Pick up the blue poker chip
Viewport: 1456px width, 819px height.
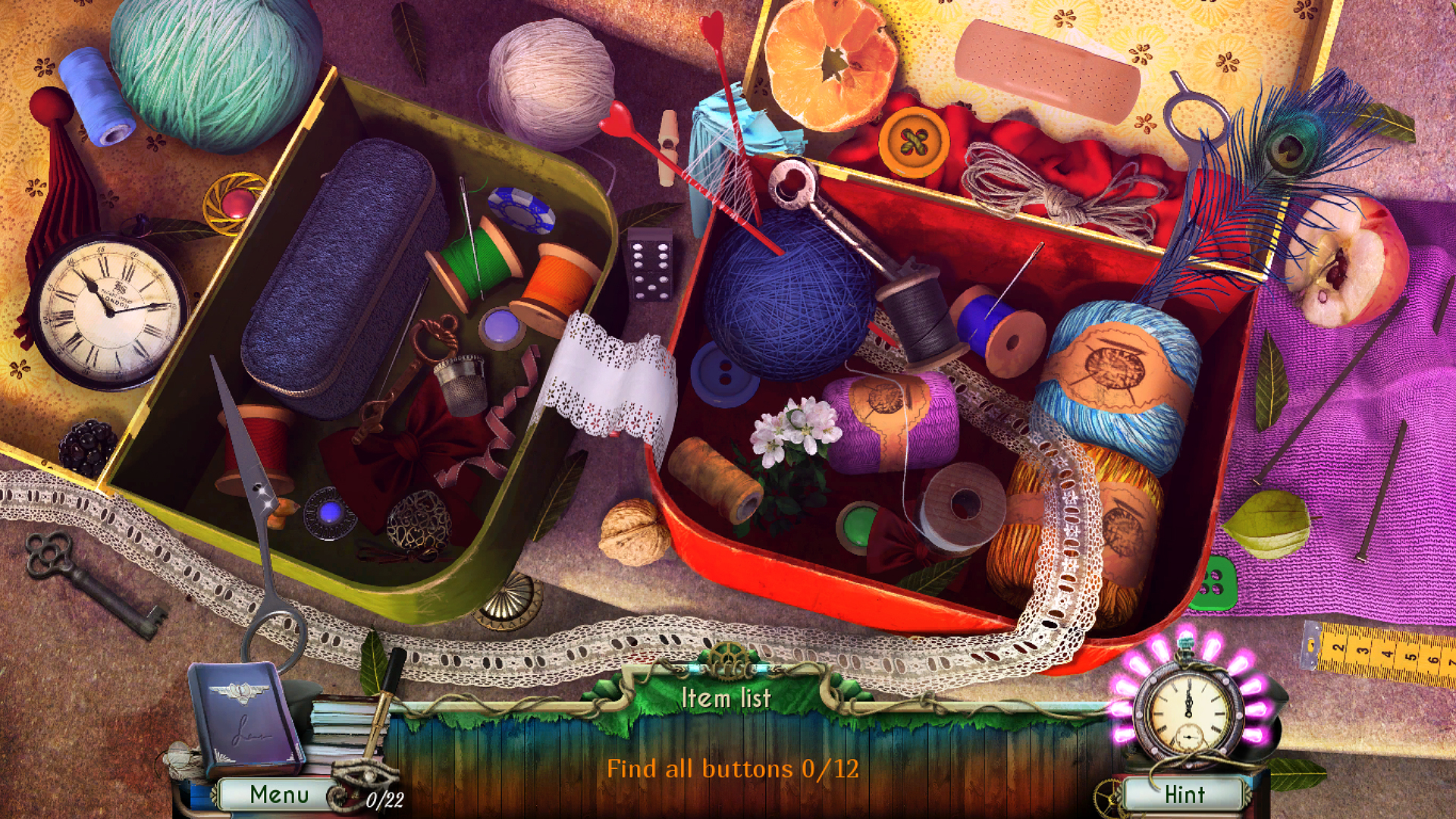point(523,212)
